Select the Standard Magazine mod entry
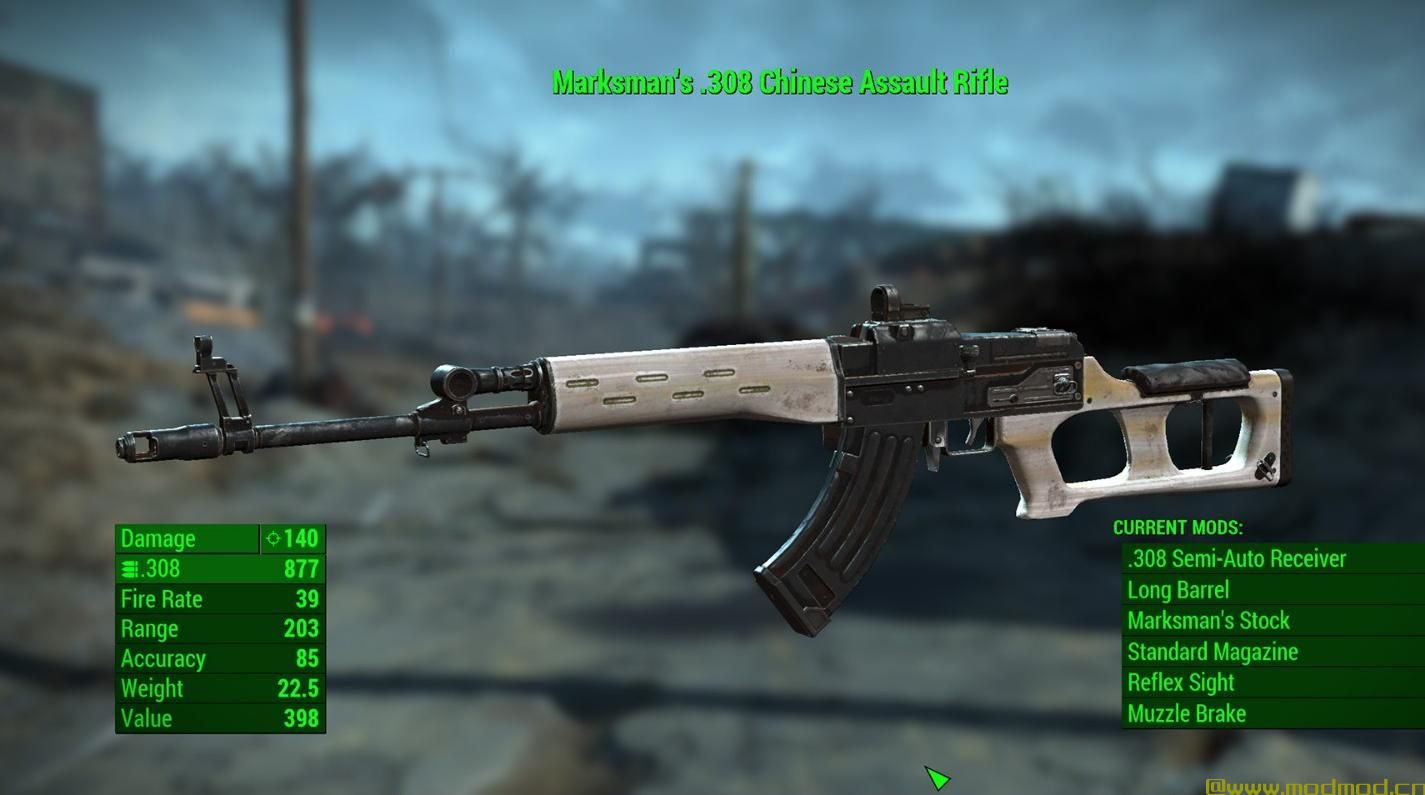The width and height of the screenshot is (1425, 795). click(x=1213, y=652)
